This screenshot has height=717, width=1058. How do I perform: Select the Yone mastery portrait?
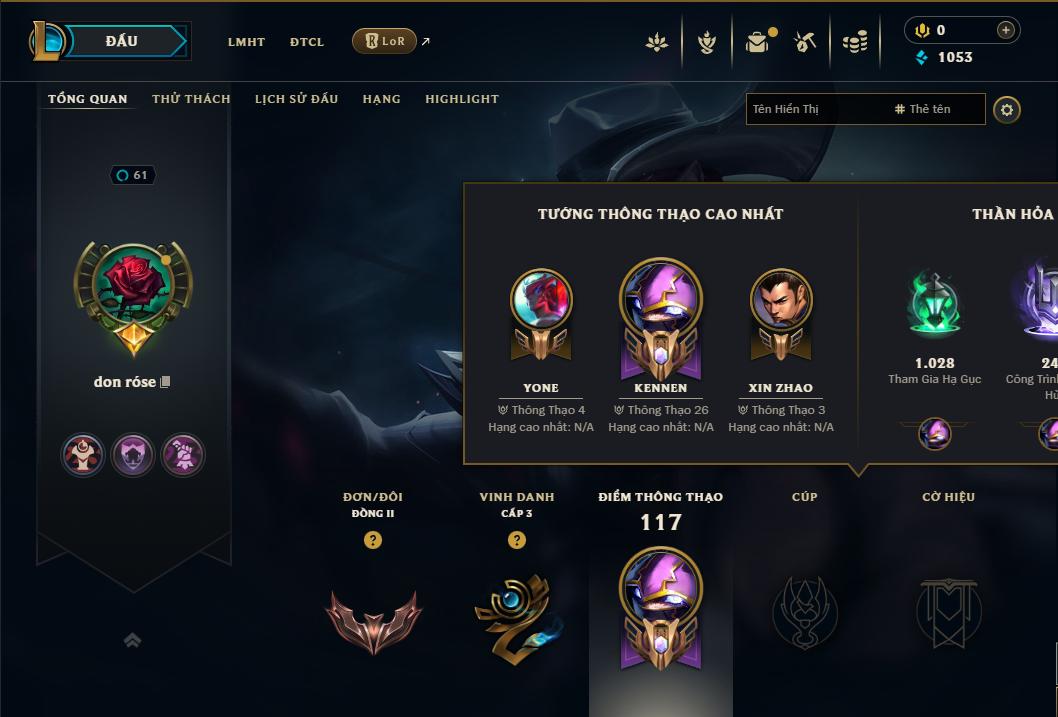541,300
